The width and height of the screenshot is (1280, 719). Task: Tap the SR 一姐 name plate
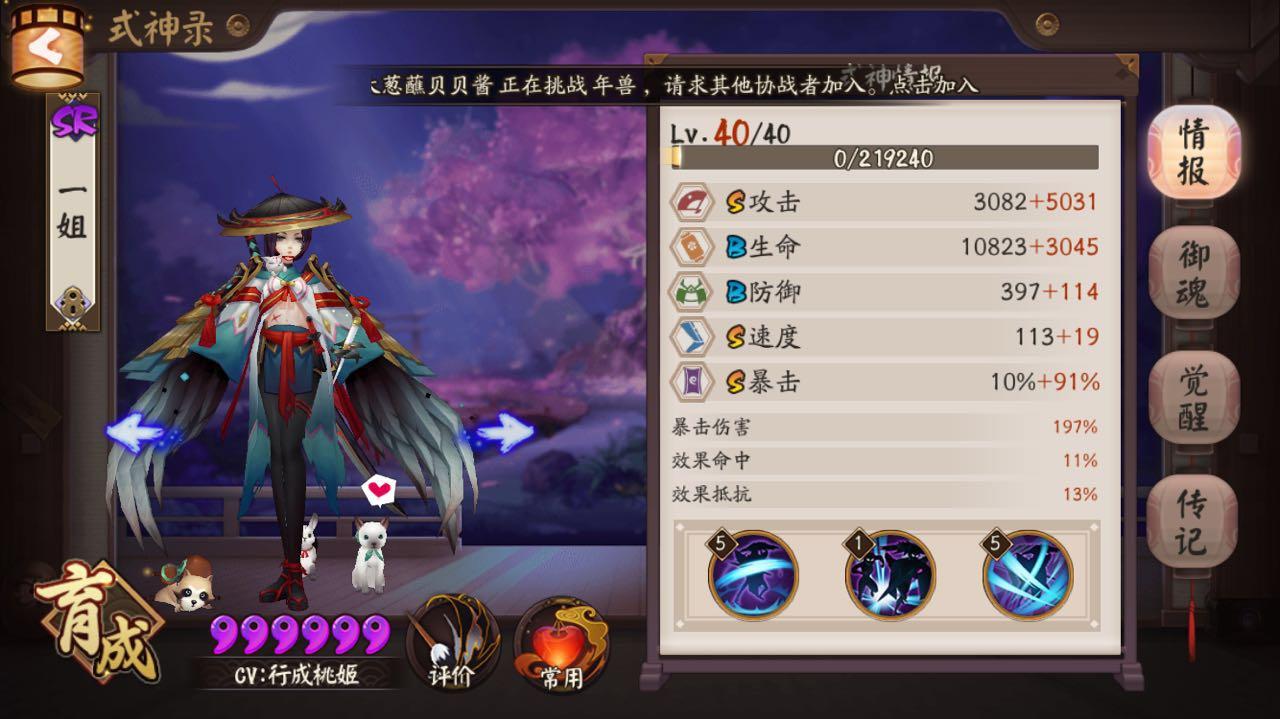pyautogui.click(x=73, y=212)
